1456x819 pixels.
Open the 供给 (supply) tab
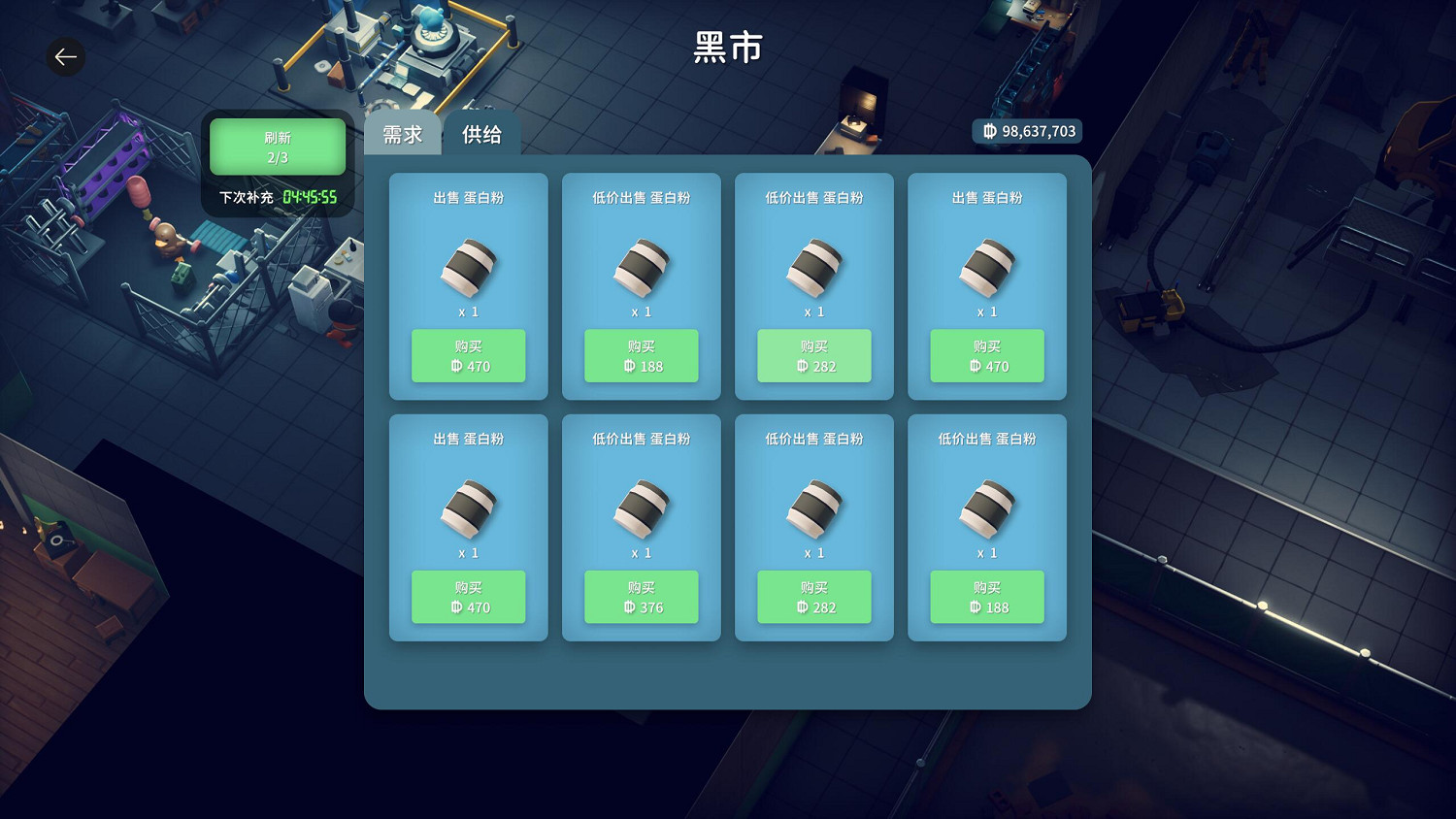coord(482,134)
